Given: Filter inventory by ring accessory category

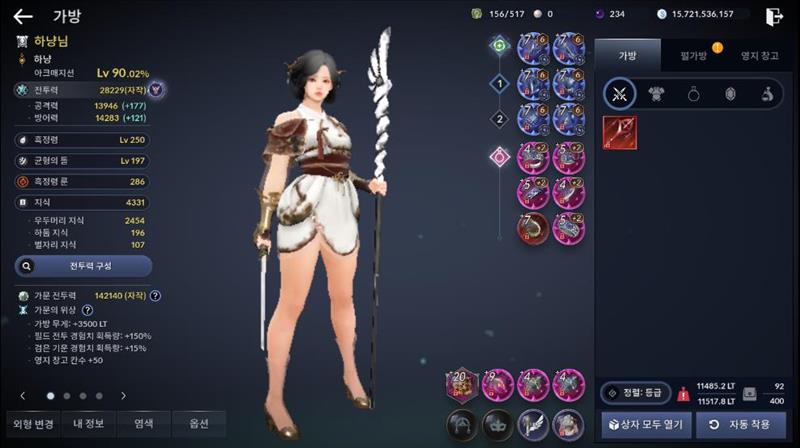Looking at the screenshot, I should 694,95.
